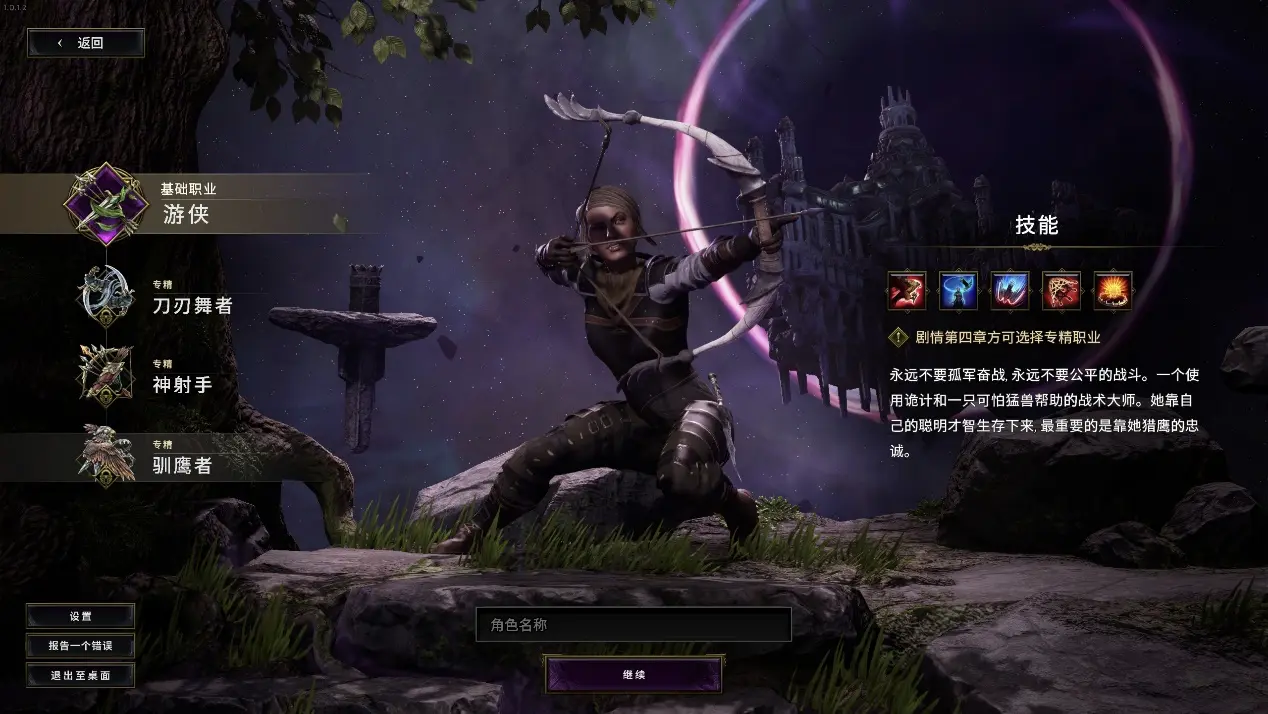Focus the 角色名称 character name field
This screenshot has width=1268, height=714.
click(x=633, y=625)
